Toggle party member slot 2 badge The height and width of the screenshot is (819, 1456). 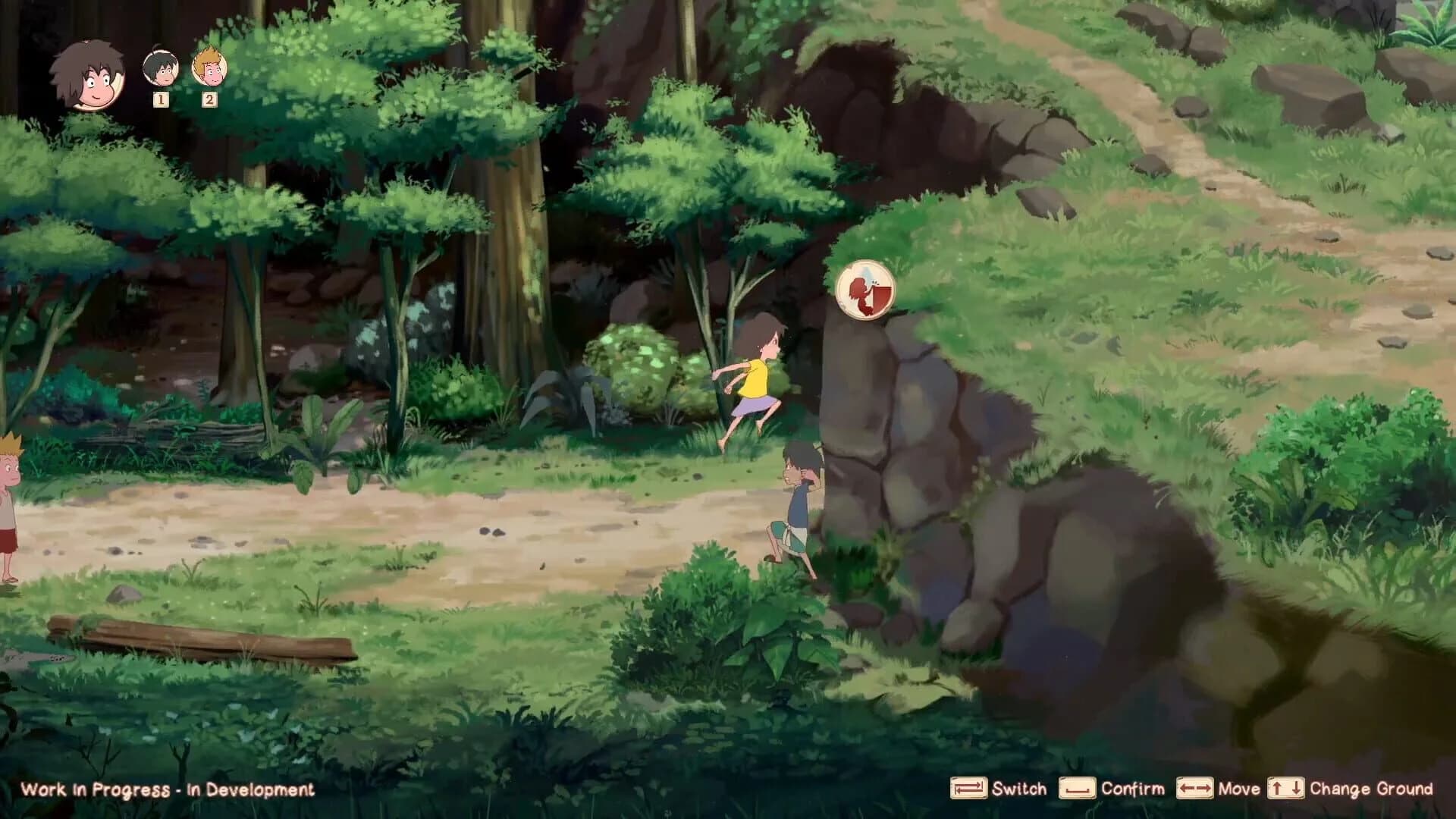click(209, 99)
